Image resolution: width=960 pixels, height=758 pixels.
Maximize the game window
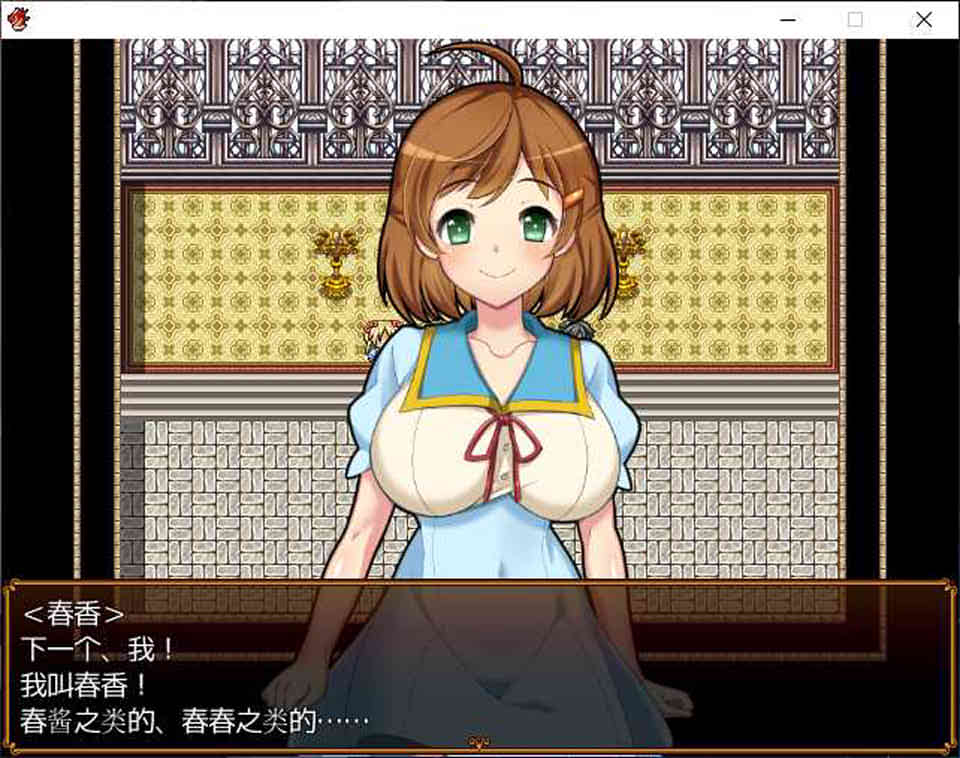pyautogui.click(x=855, y=19)
